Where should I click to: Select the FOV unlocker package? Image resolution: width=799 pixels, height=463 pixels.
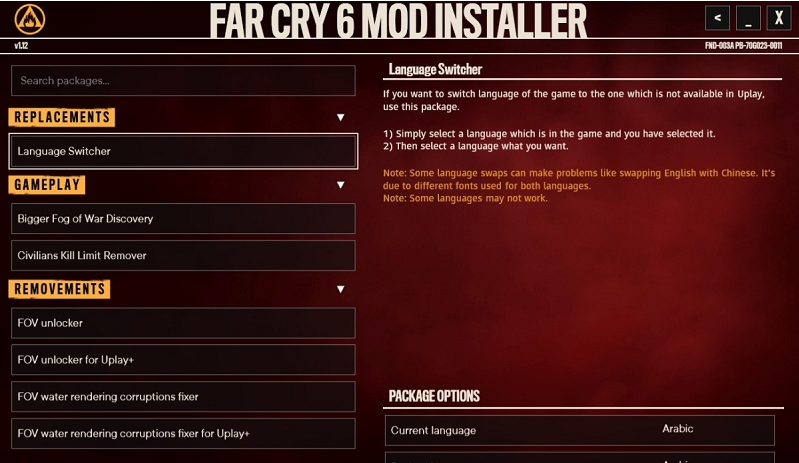183,323
